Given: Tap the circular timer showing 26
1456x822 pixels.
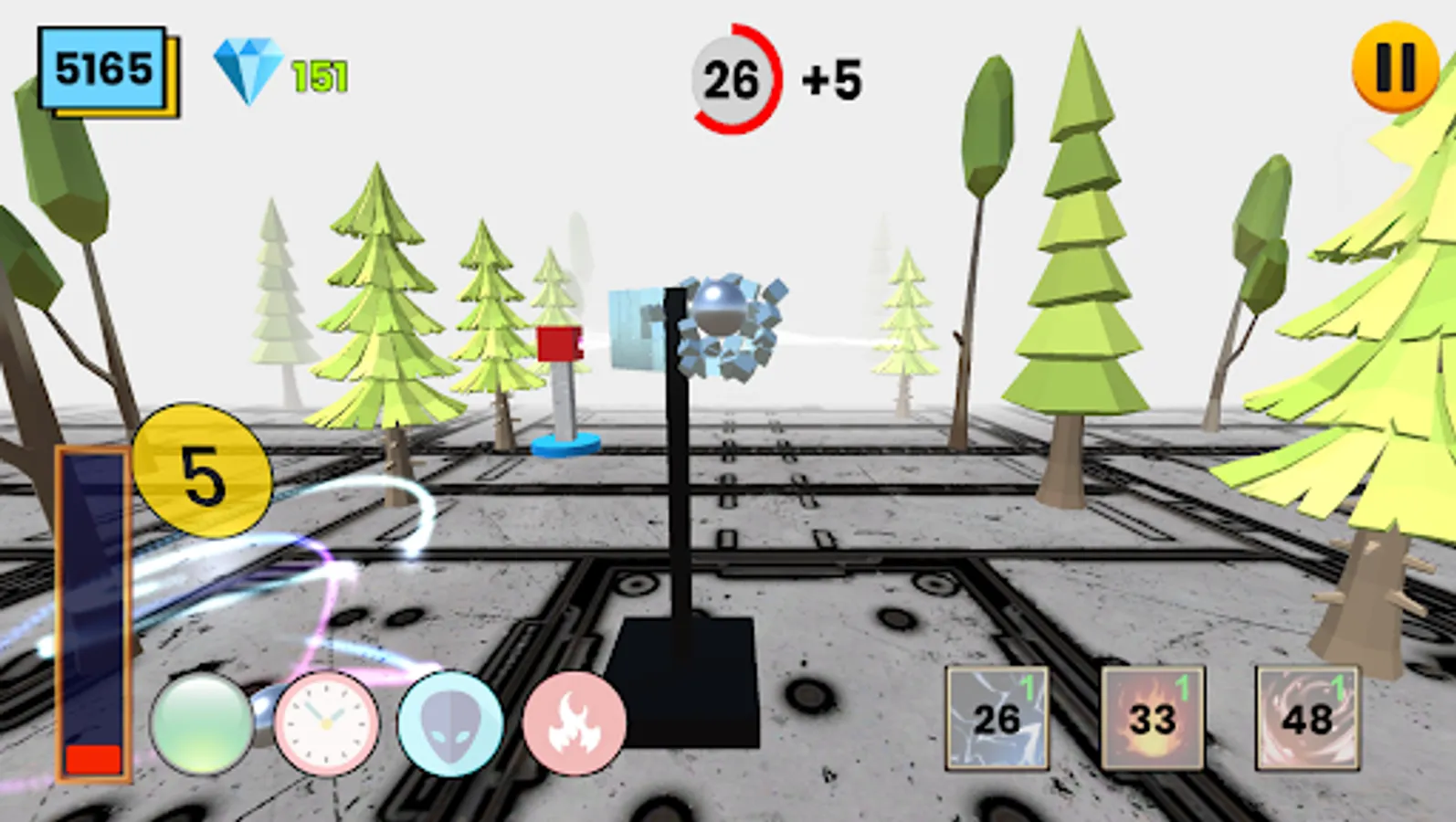Looking at the screenshot, I should click(731, 79).
